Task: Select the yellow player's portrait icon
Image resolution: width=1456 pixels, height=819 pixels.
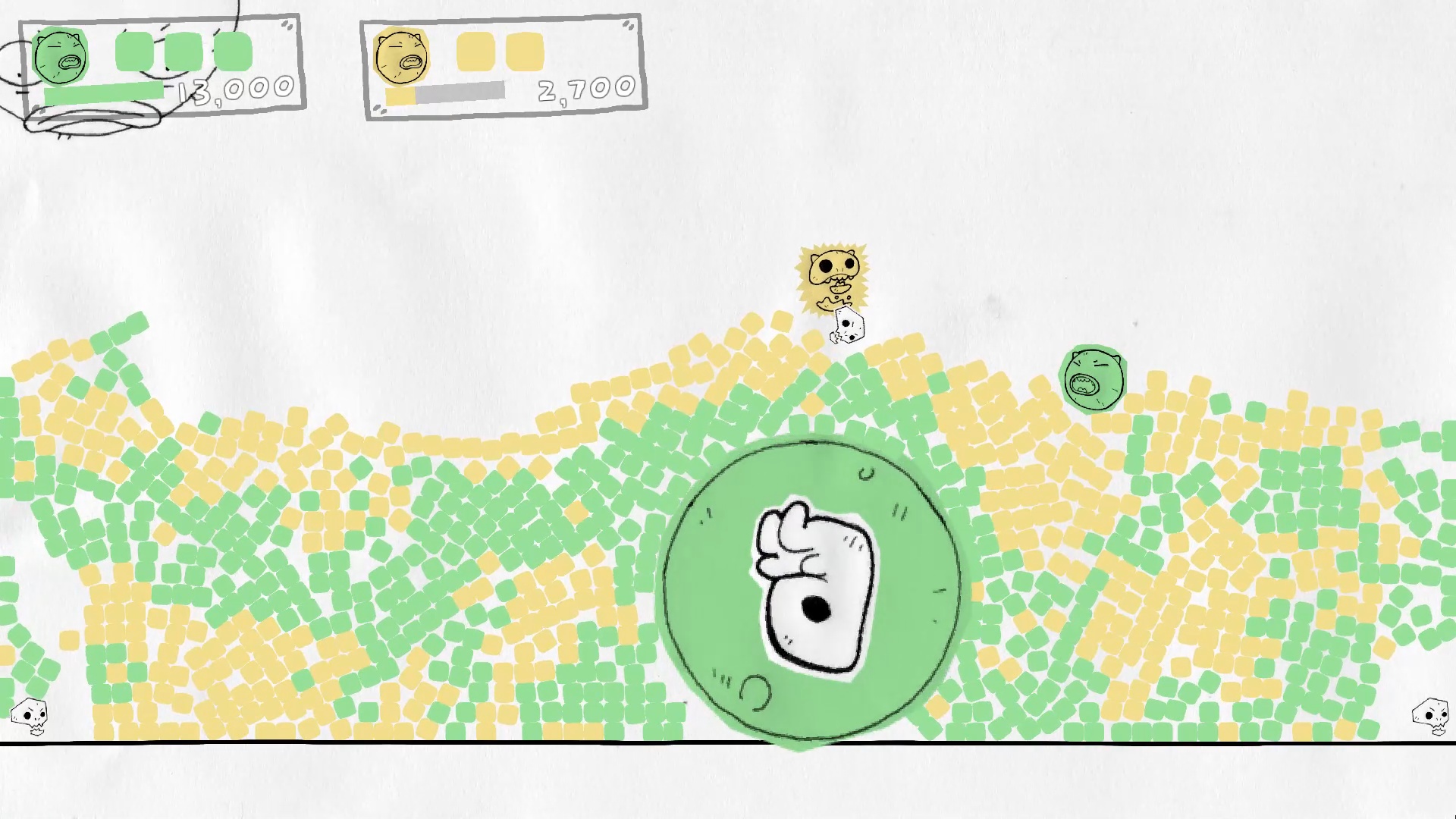Action: [402, 57]
